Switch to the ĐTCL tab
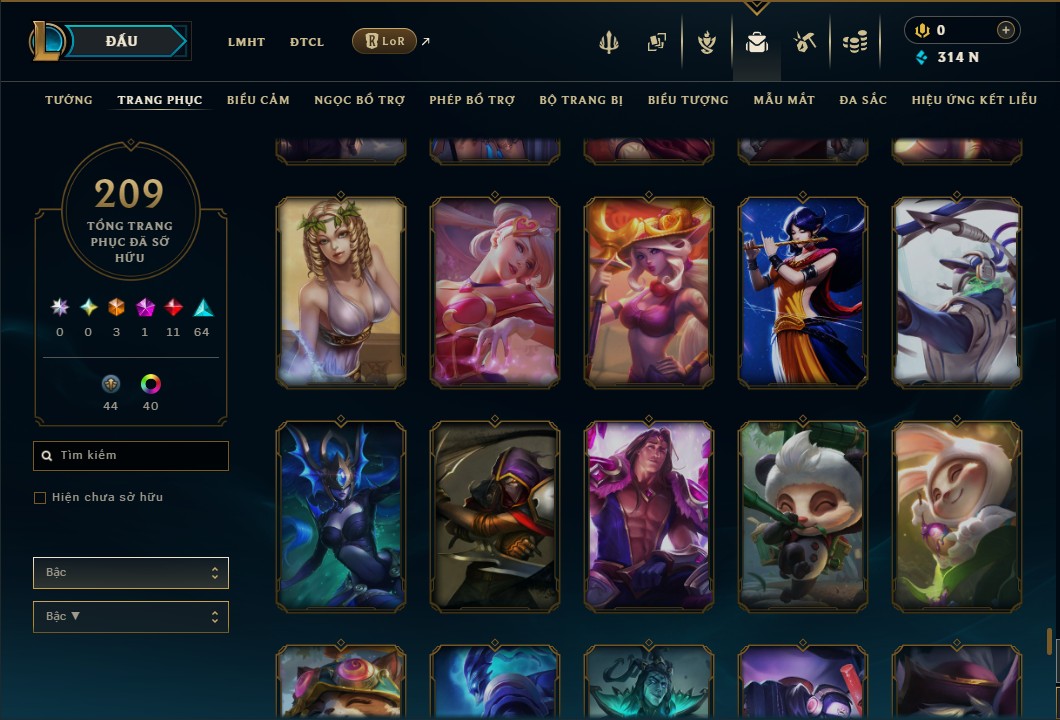Screen dimensions: 1060x720 307,42
